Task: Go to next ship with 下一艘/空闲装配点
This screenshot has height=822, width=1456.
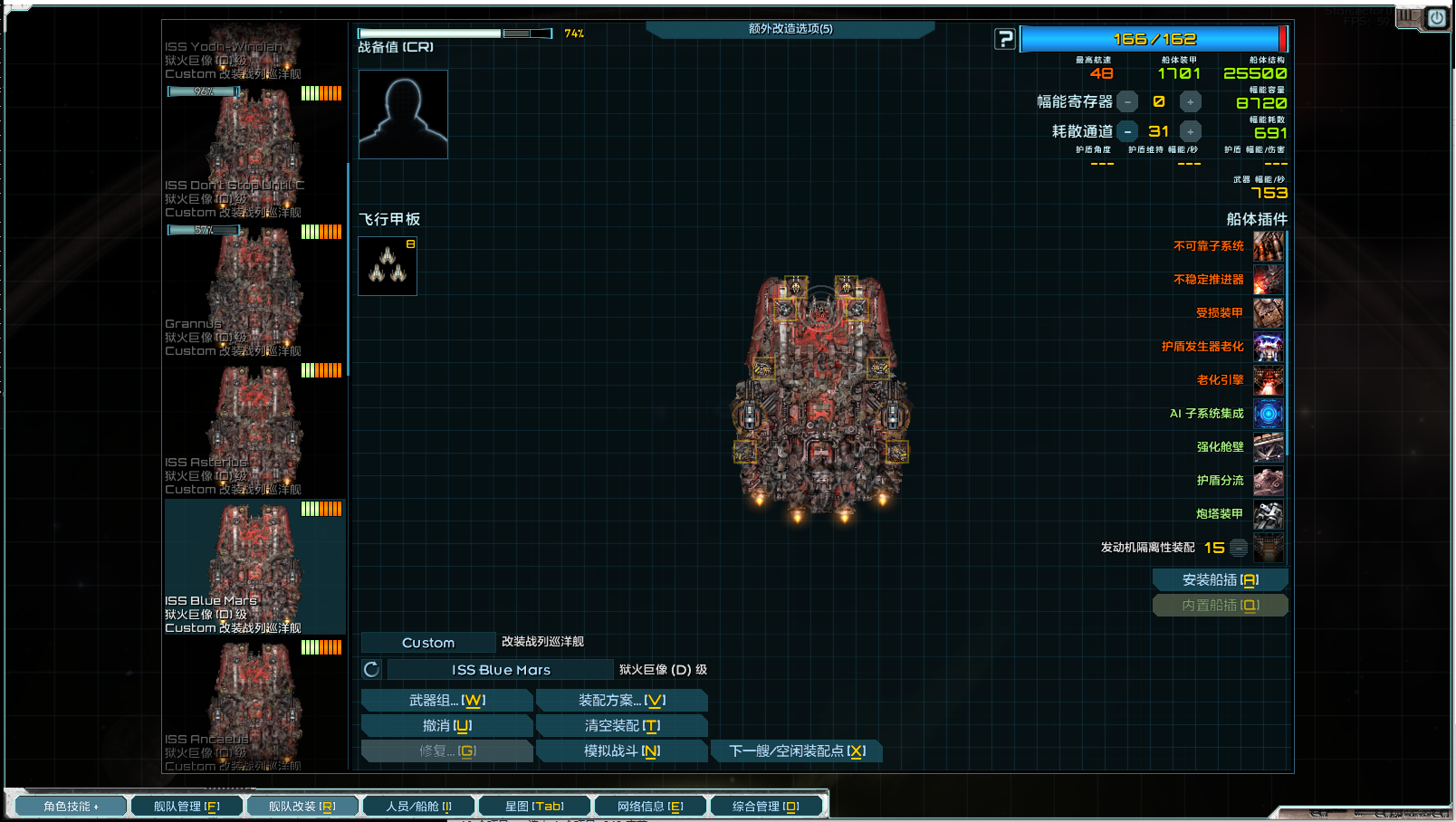Action: coord(796,750)
